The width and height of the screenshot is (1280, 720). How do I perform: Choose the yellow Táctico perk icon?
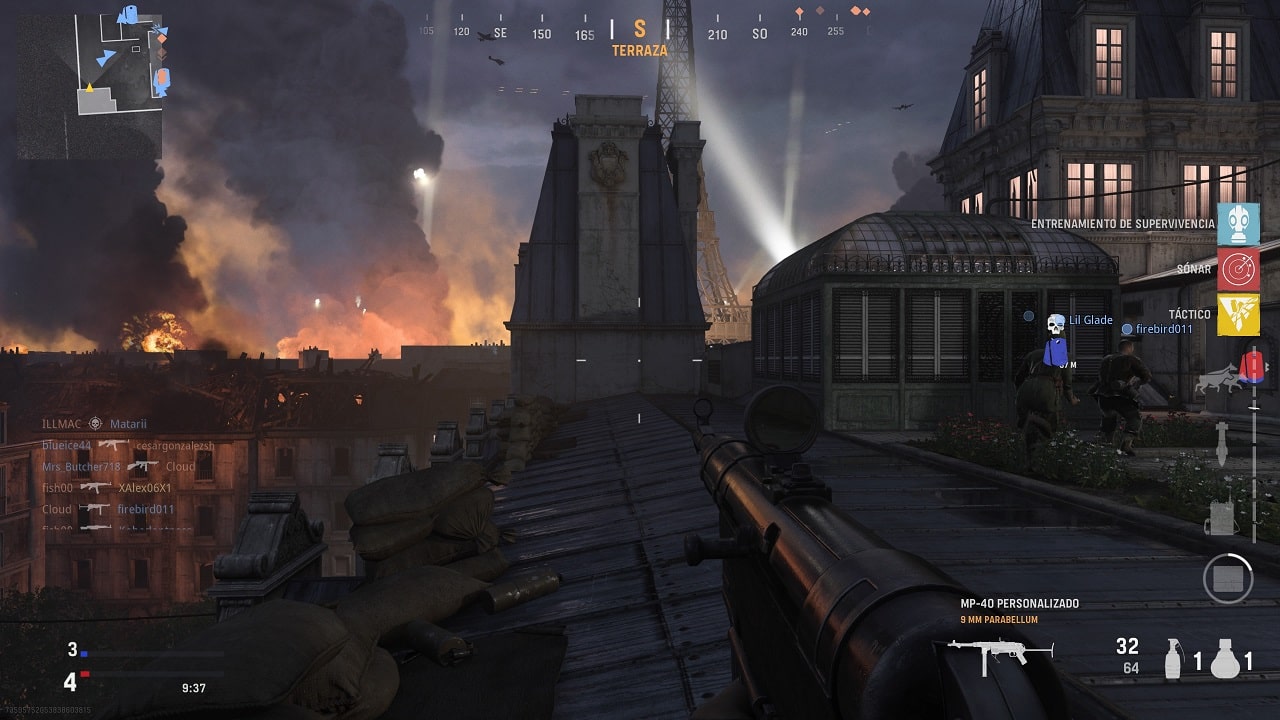tap(1238, 315)
